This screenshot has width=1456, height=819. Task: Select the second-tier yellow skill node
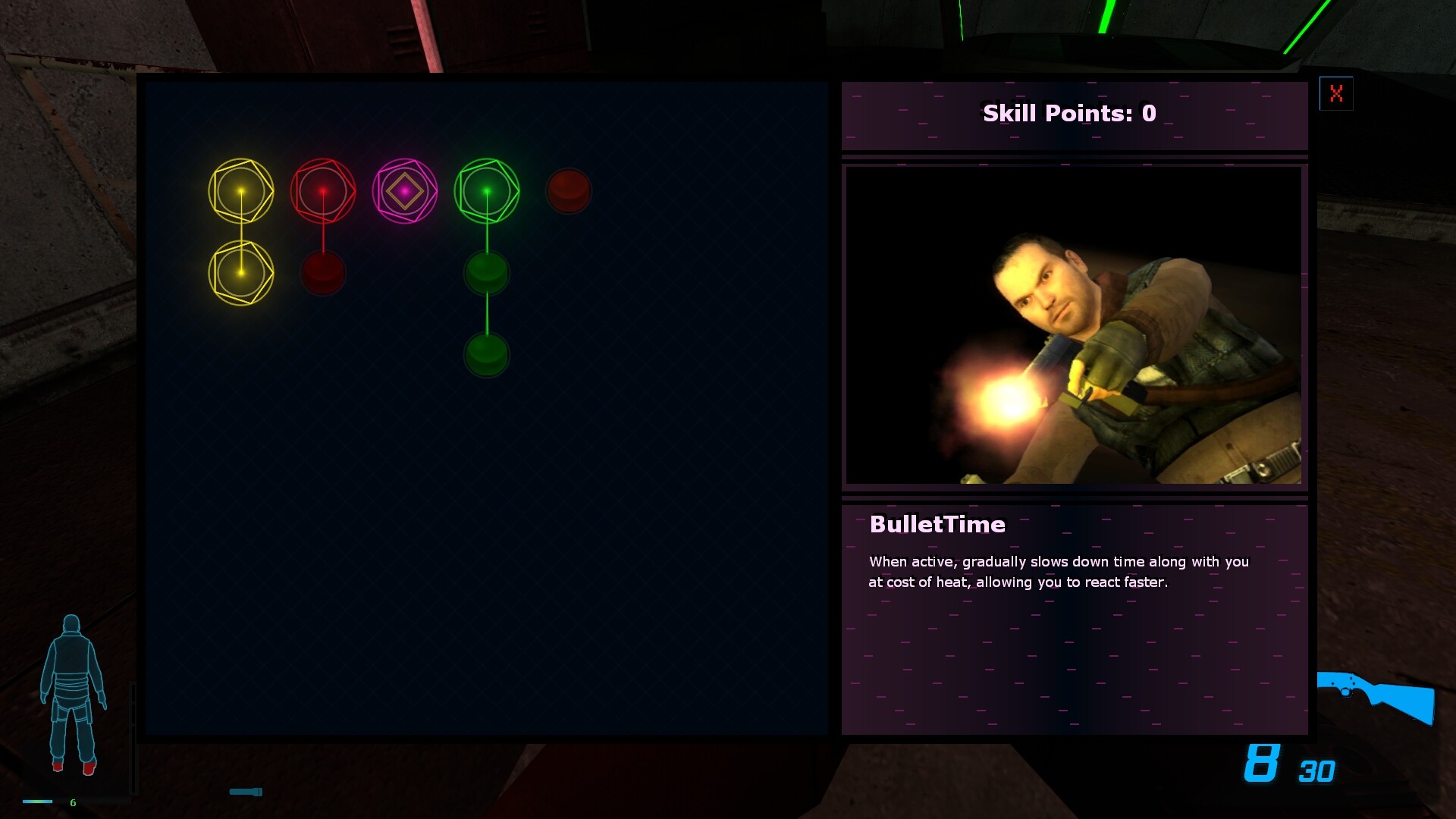242,273
